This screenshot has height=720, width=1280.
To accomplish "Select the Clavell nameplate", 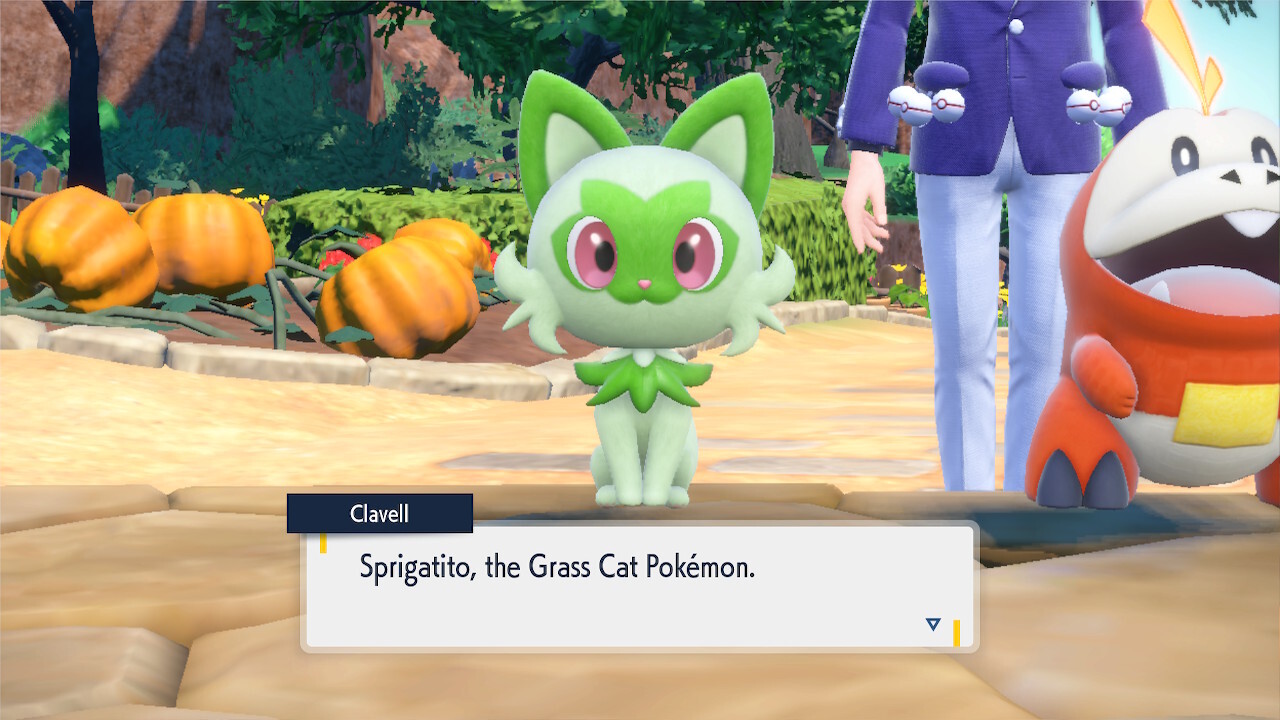I will [380, 513].
